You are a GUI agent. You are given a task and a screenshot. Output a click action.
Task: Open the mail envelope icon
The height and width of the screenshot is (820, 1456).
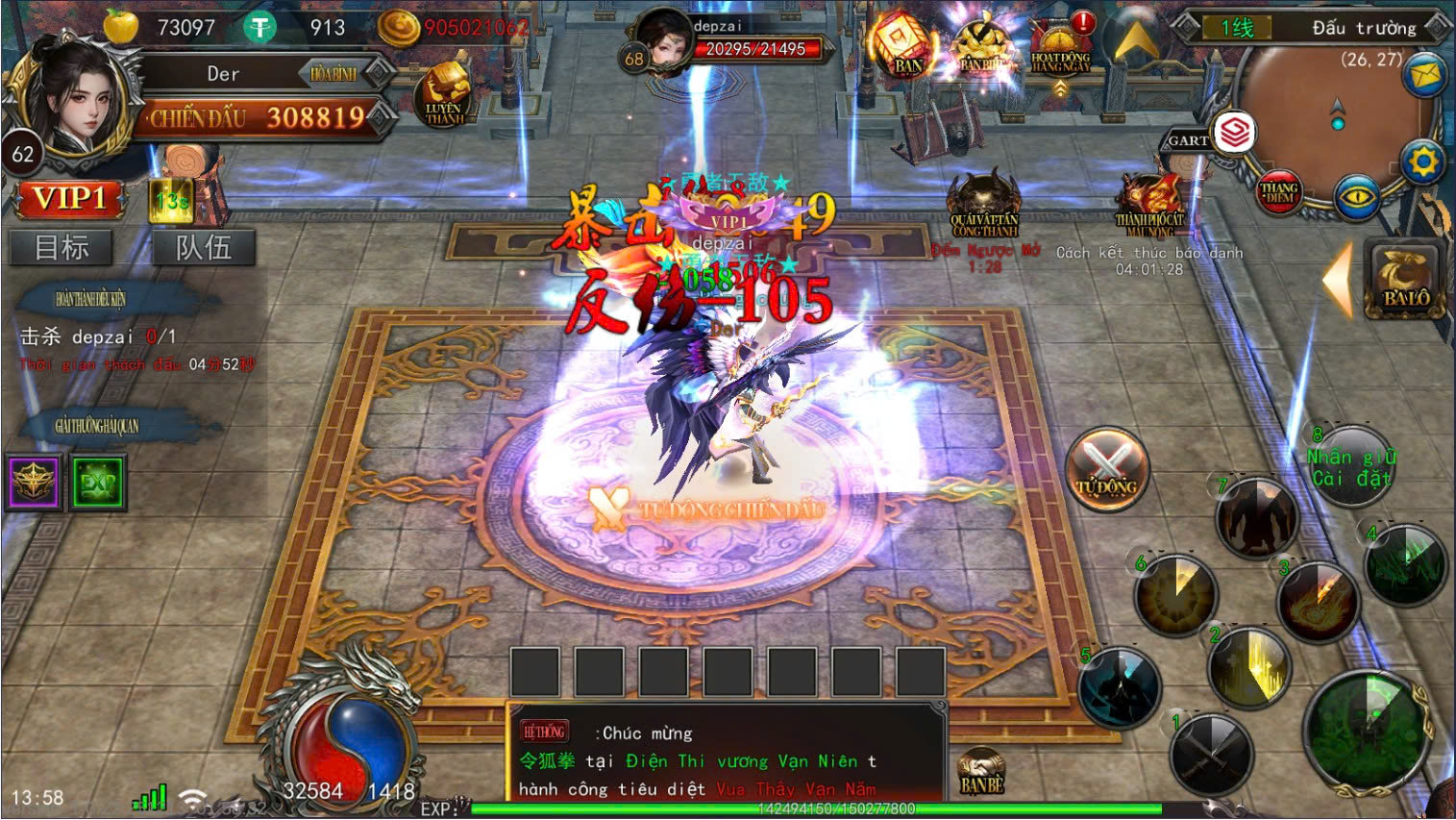[x=1425, y=74]
